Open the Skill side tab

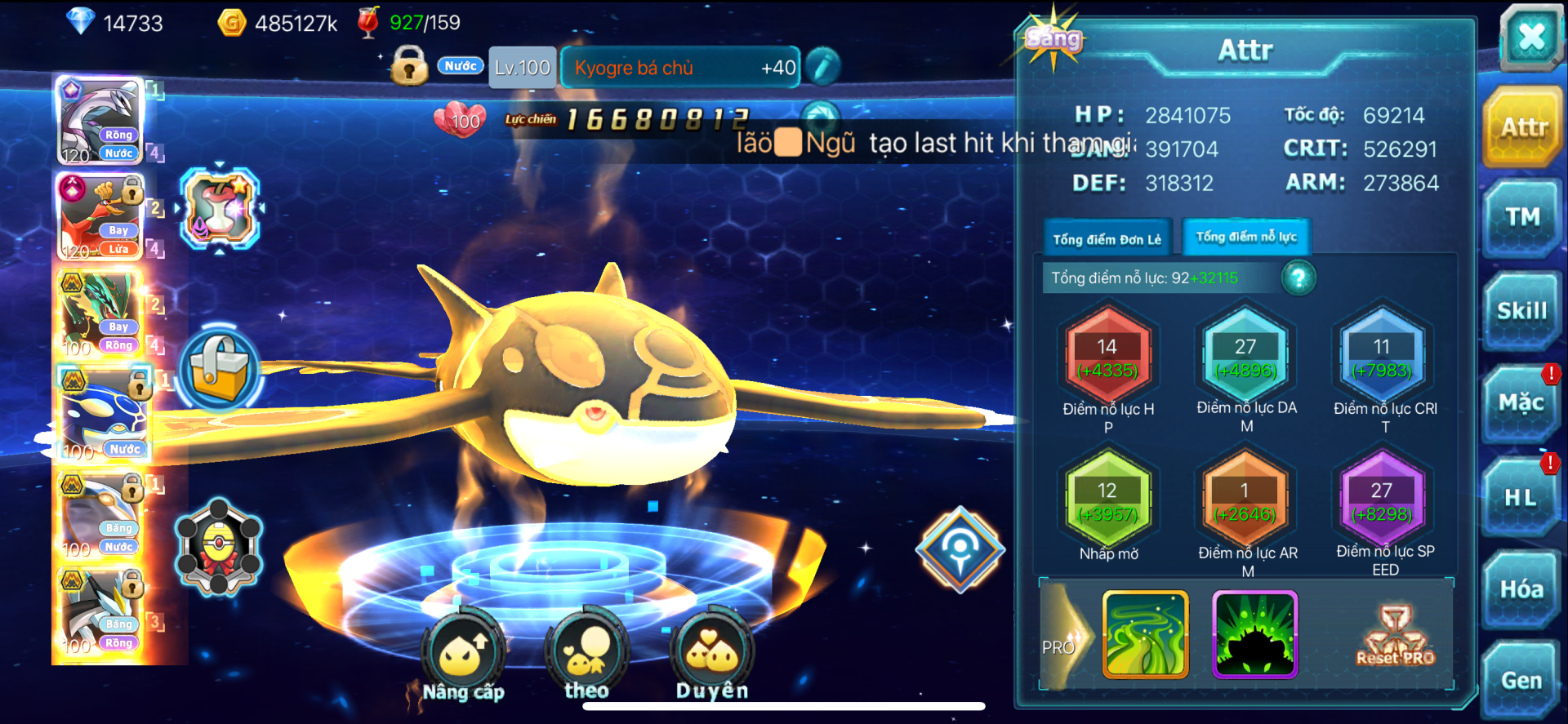1522,311
